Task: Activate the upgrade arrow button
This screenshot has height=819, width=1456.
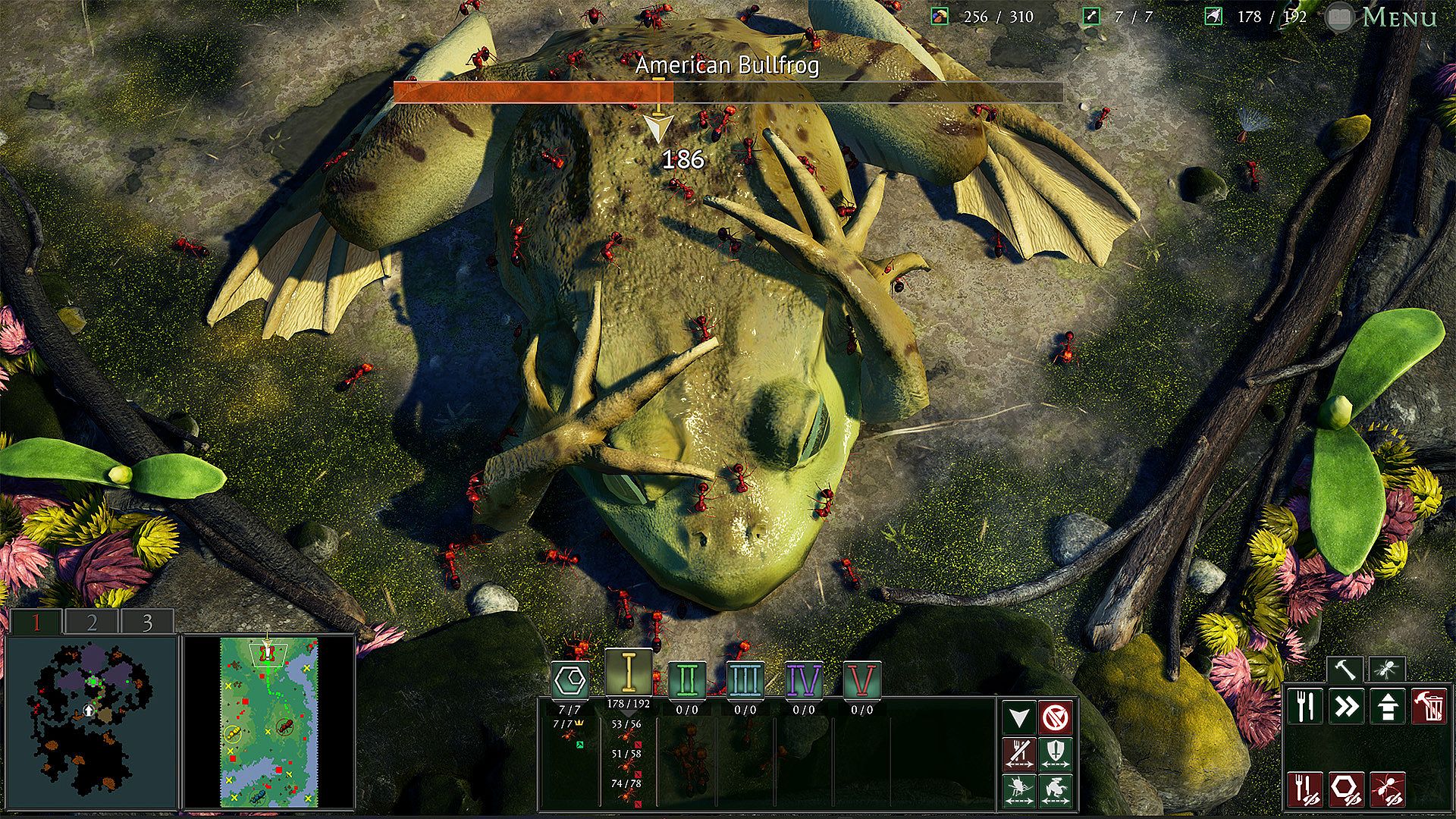Action: 1388,707
